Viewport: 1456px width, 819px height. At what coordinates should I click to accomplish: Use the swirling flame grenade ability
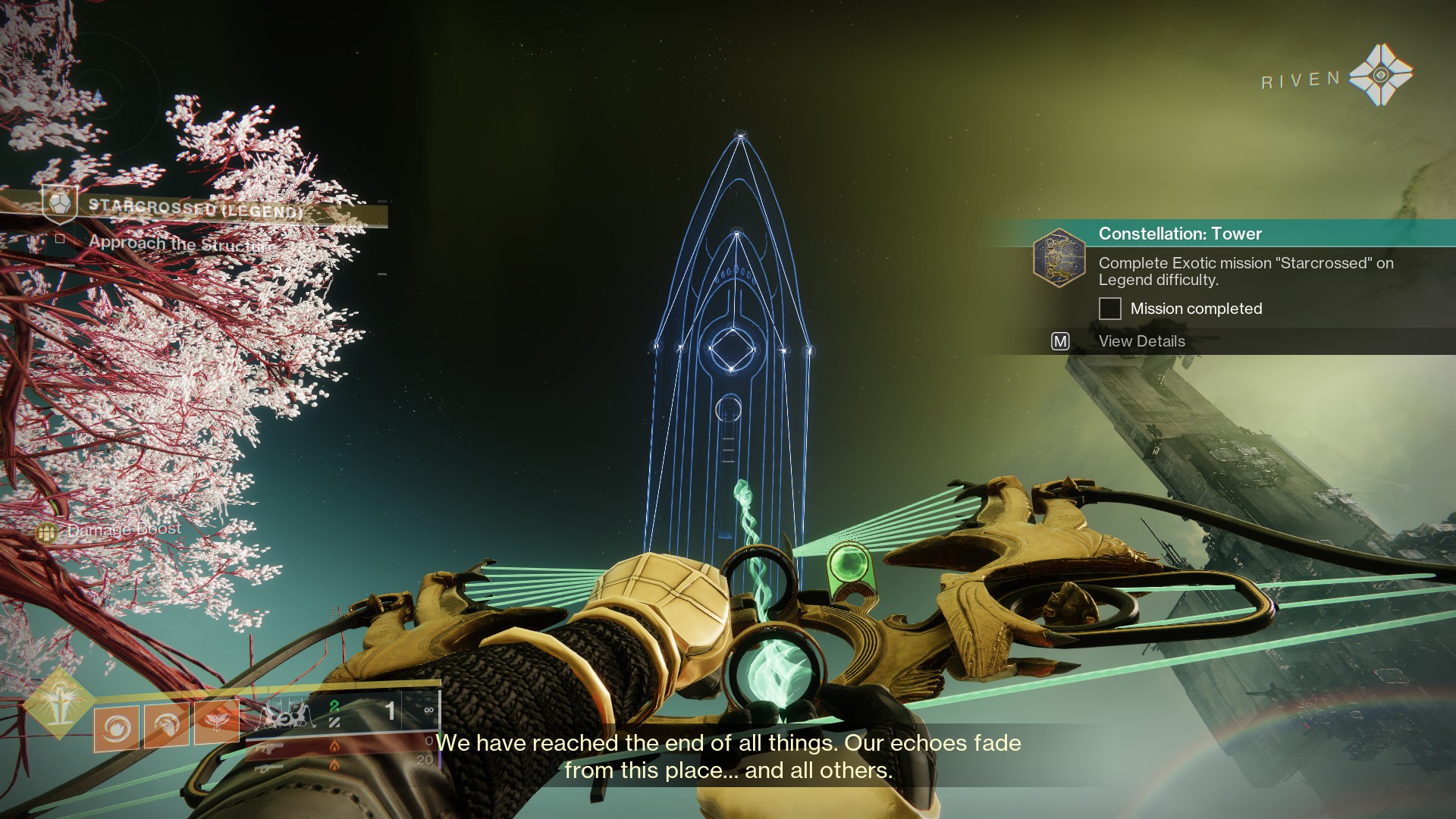click(117, 727)
